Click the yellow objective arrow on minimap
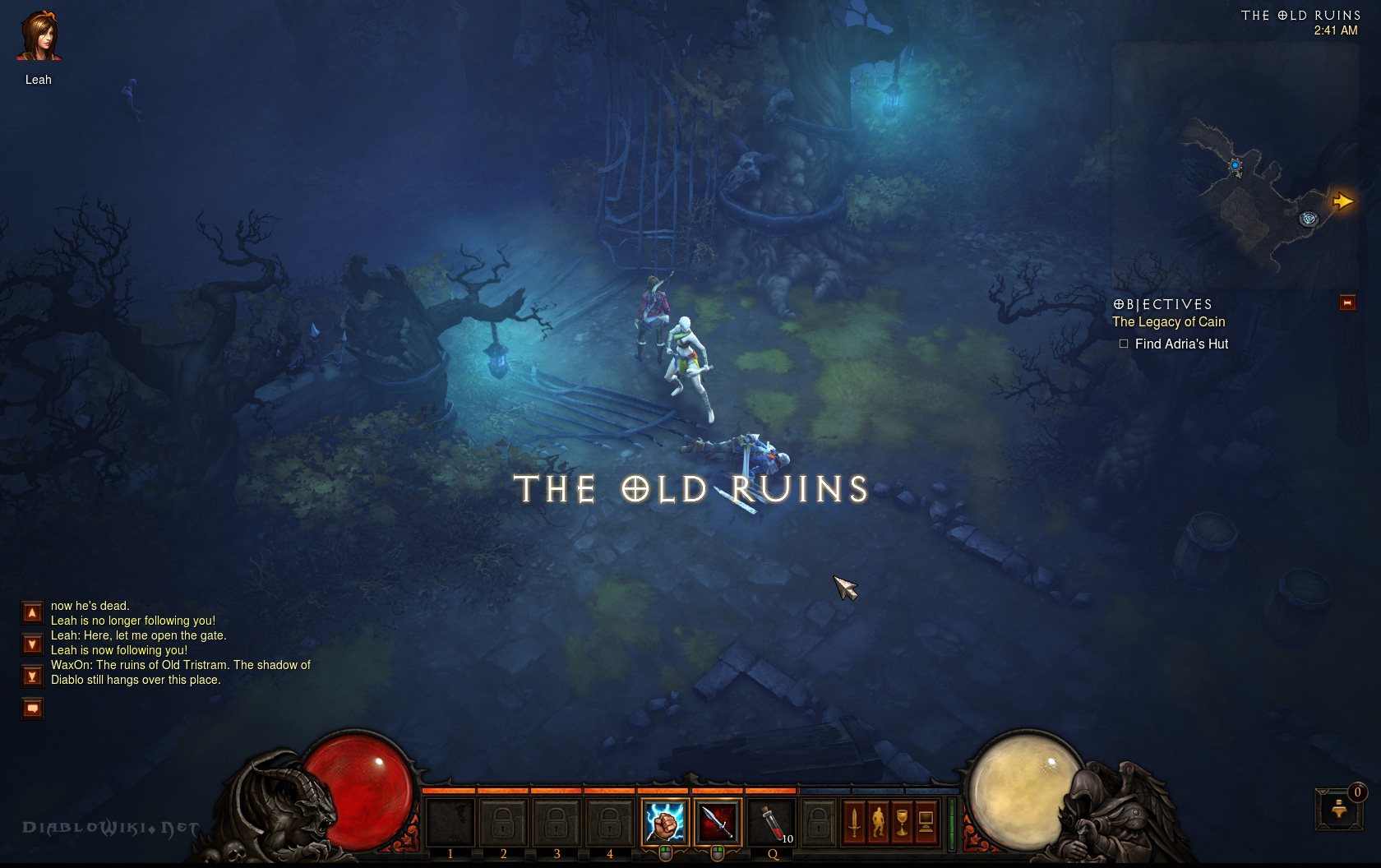This screenshot has height=868, width=1381. coord(1342,201)
